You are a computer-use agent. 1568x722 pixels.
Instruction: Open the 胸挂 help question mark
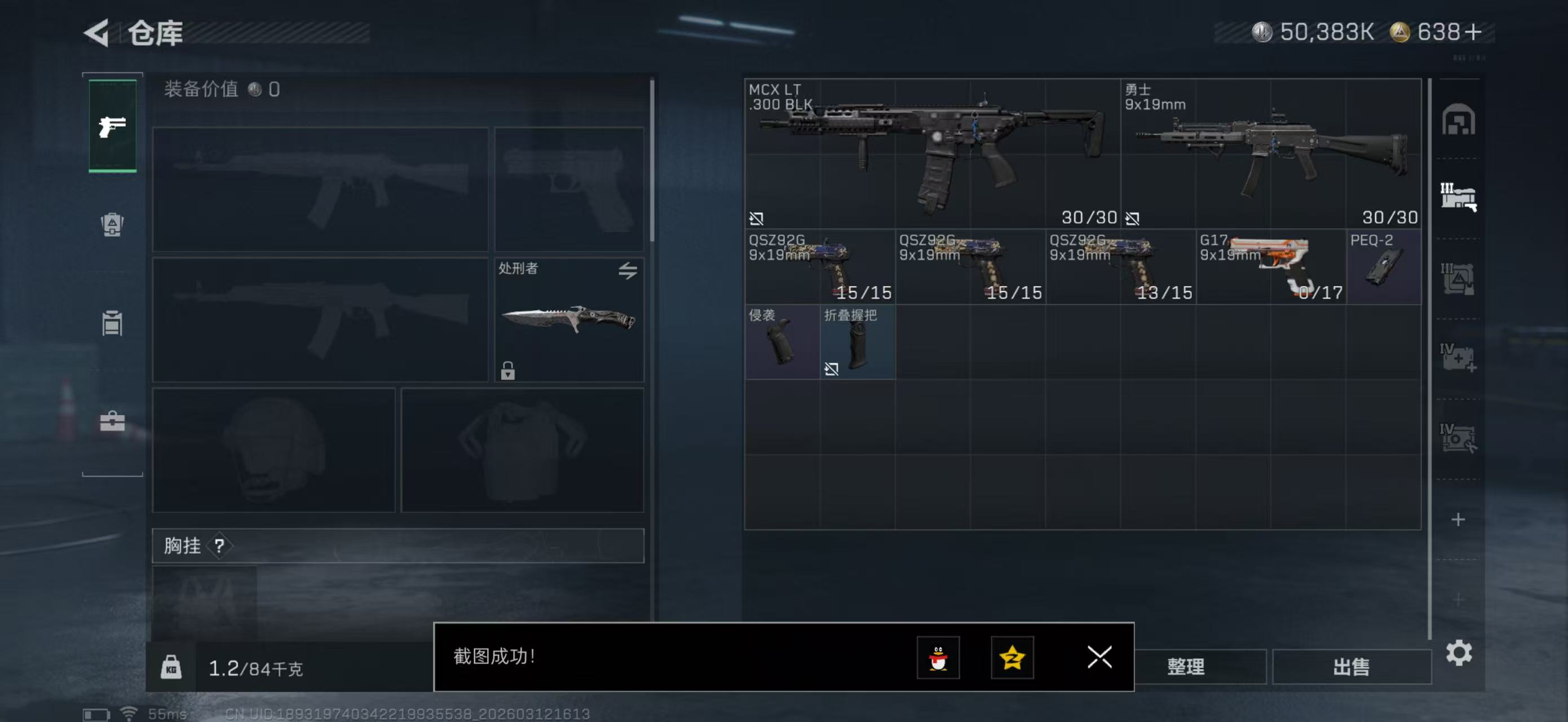[x=219, y=546]
